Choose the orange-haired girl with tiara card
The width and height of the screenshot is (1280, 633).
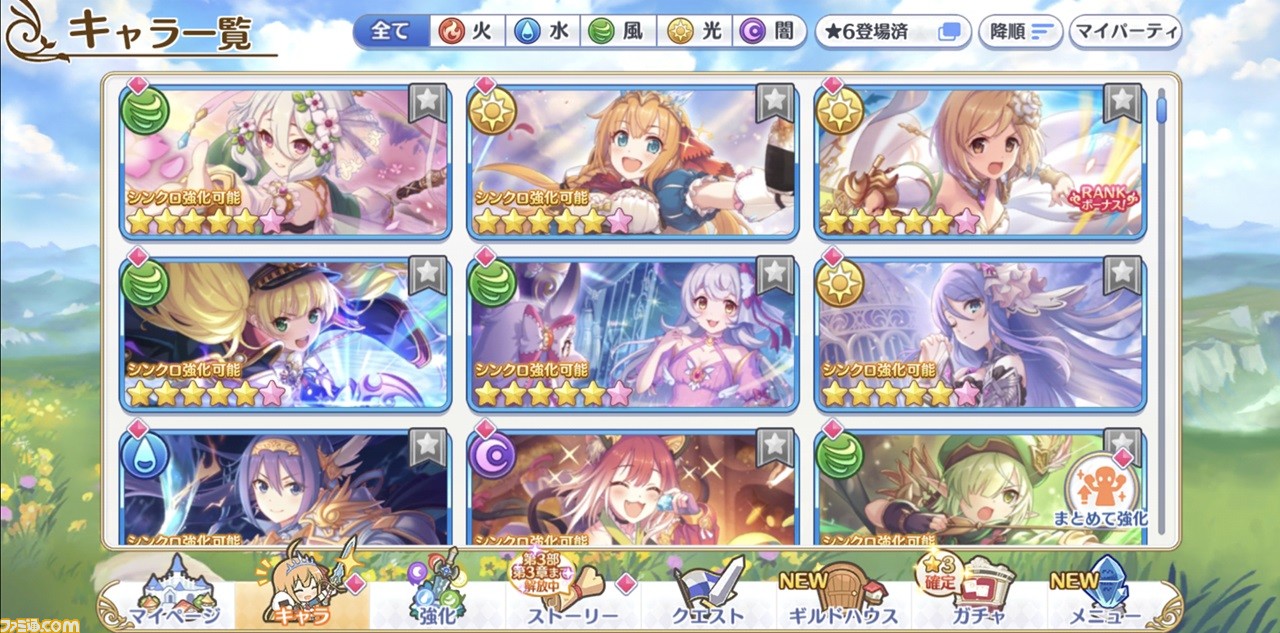click(632, 162)
